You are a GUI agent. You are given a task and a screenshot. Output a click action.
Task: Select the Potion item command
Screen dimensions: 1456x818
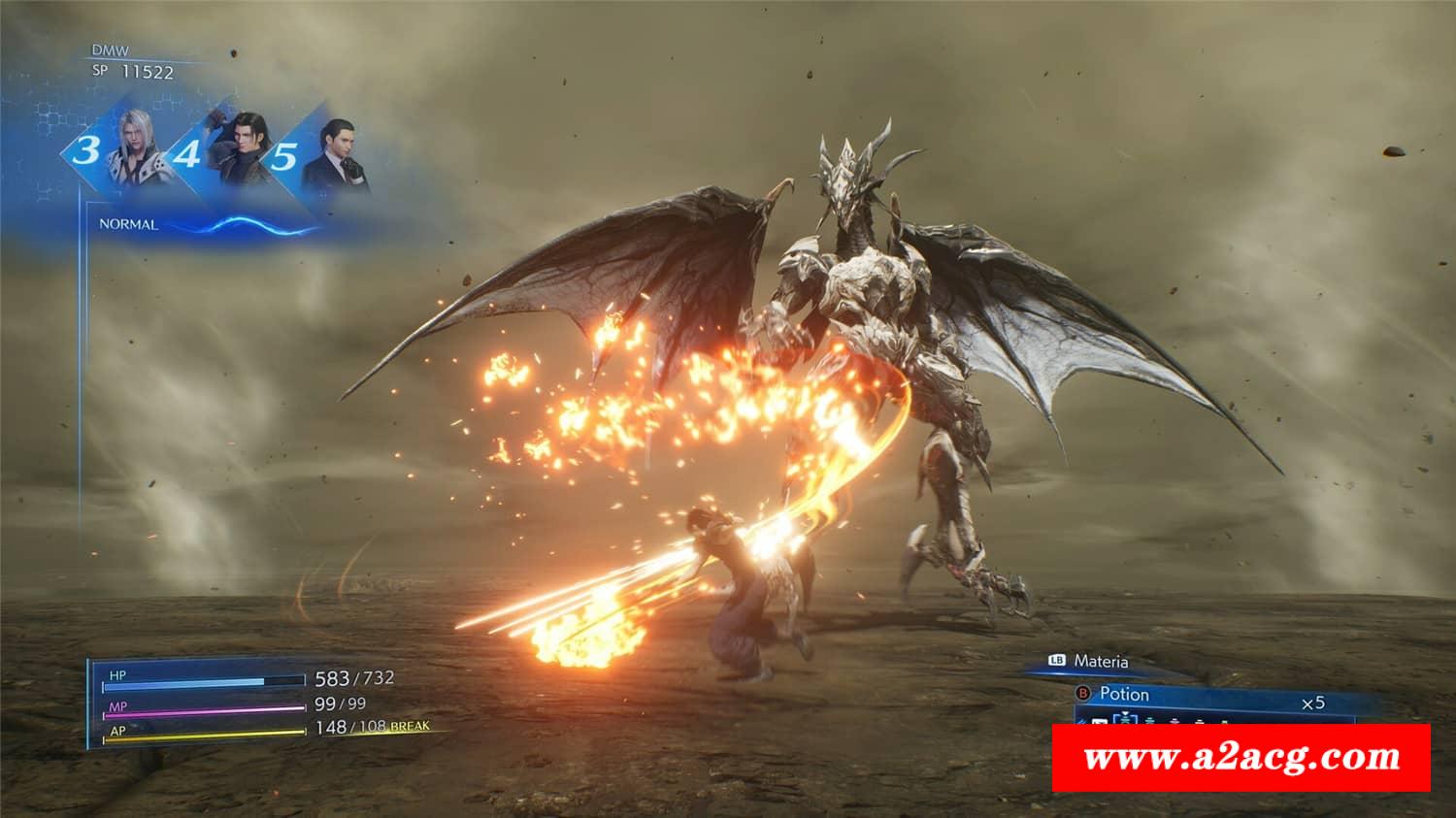click(1124, 695)
